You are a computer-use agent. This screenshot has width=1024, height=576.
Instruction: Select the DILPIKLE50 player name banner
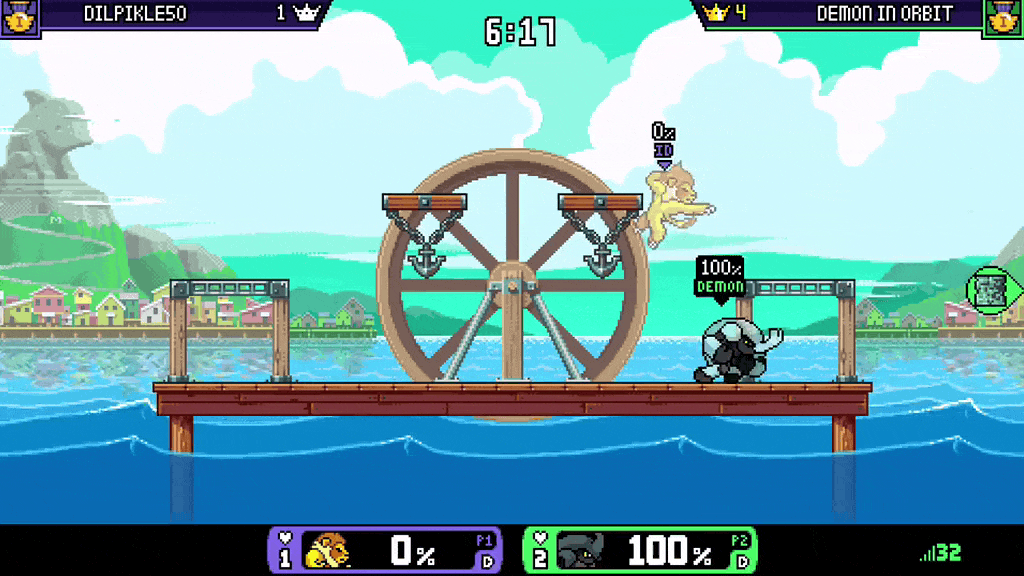pyautogui.click(x=135, y=13)
